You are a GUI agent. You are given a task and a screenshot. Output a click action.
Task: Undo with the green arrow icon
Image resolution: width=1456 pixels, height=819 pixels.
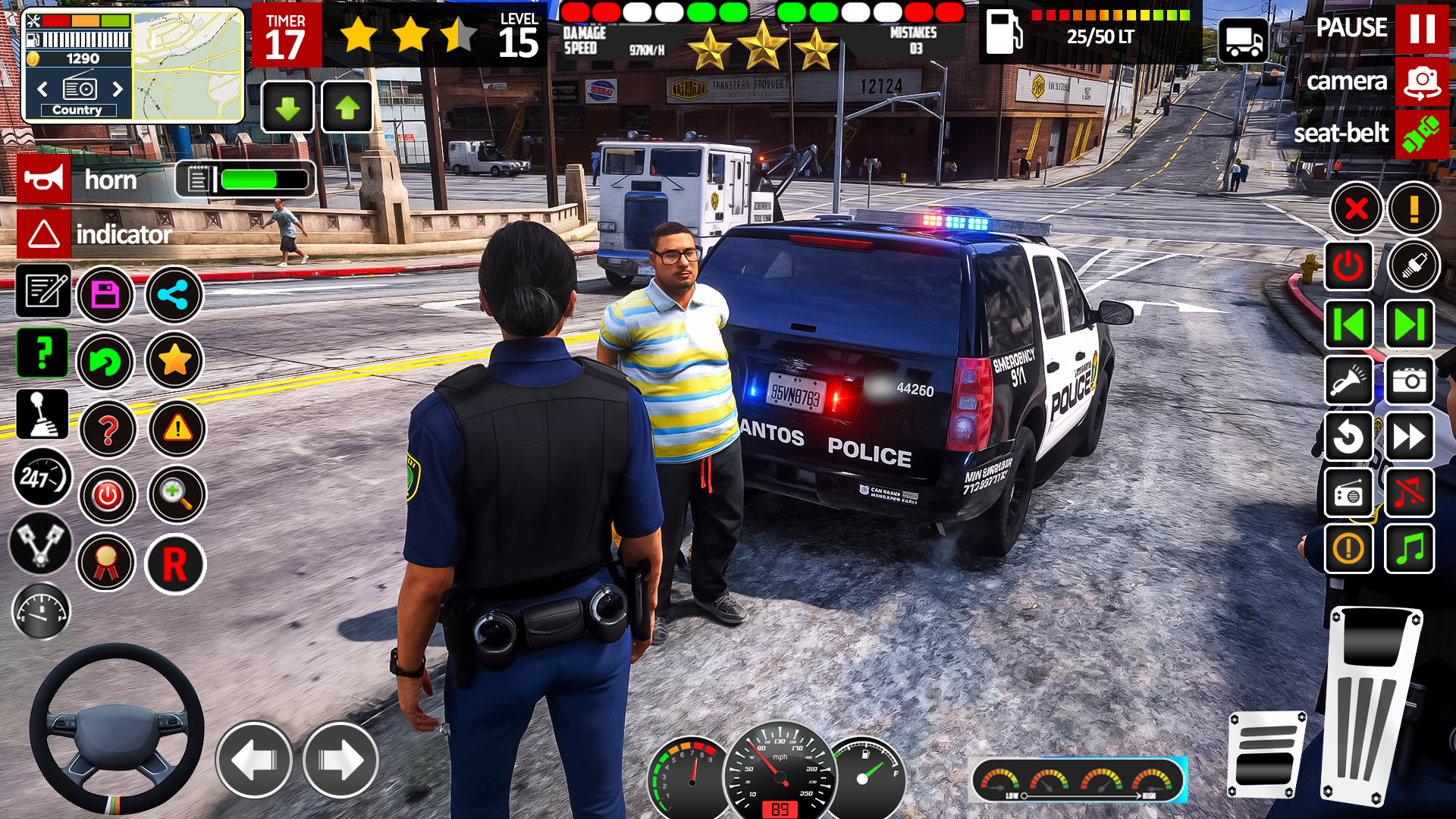tap(107, 362)
